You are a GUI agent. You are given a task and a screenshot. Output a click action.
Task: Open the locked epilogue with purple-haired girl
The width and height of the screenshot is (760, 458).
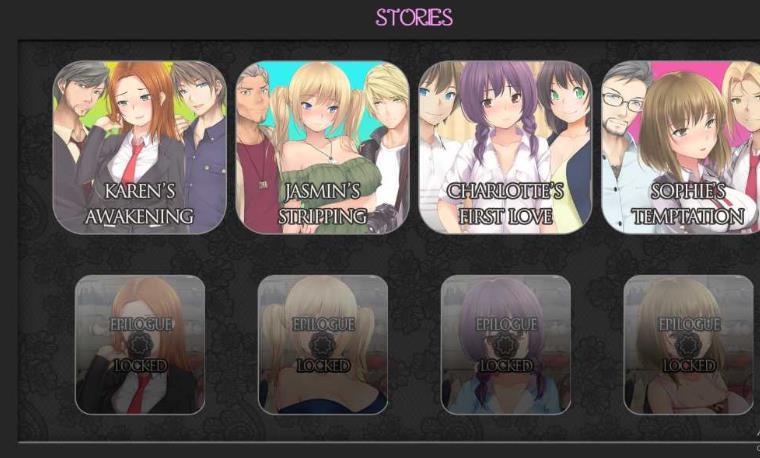pyautogui.click(x=505, y=344)
